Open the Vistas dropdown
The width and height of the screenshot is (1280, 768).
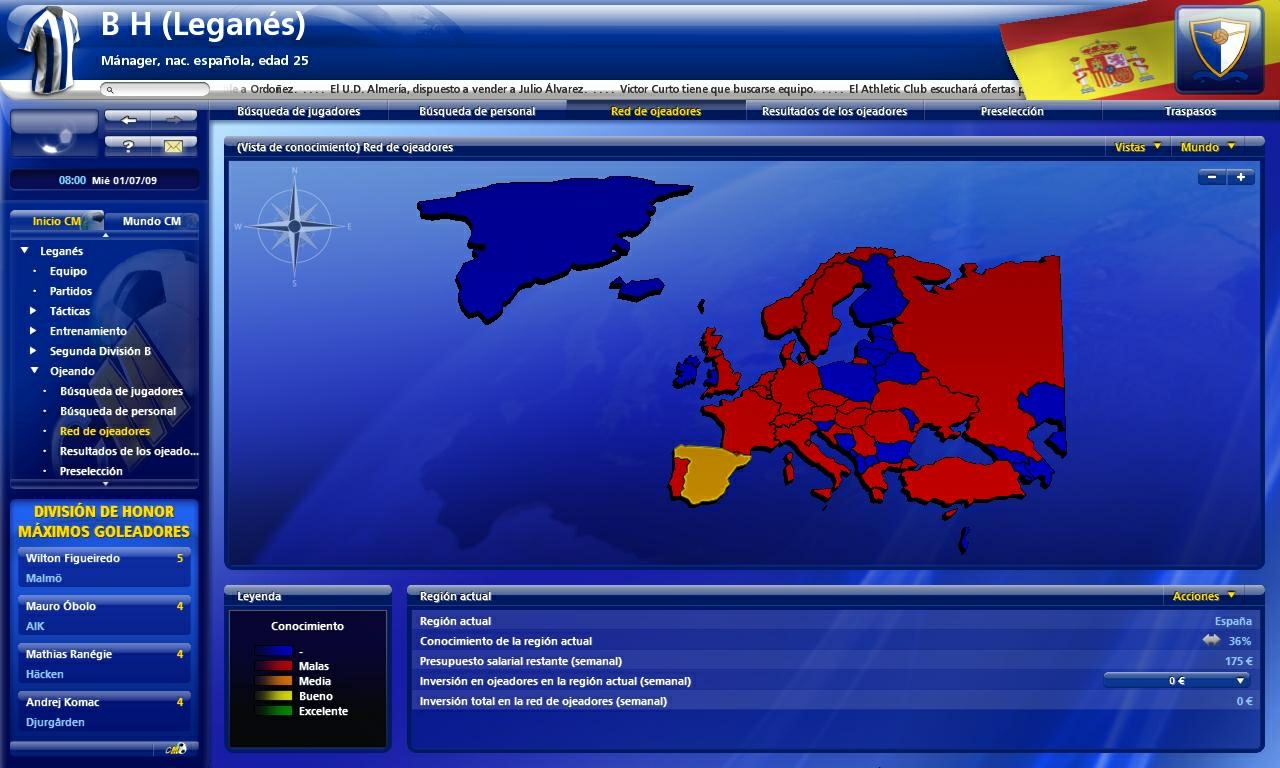click(1138, 146)
